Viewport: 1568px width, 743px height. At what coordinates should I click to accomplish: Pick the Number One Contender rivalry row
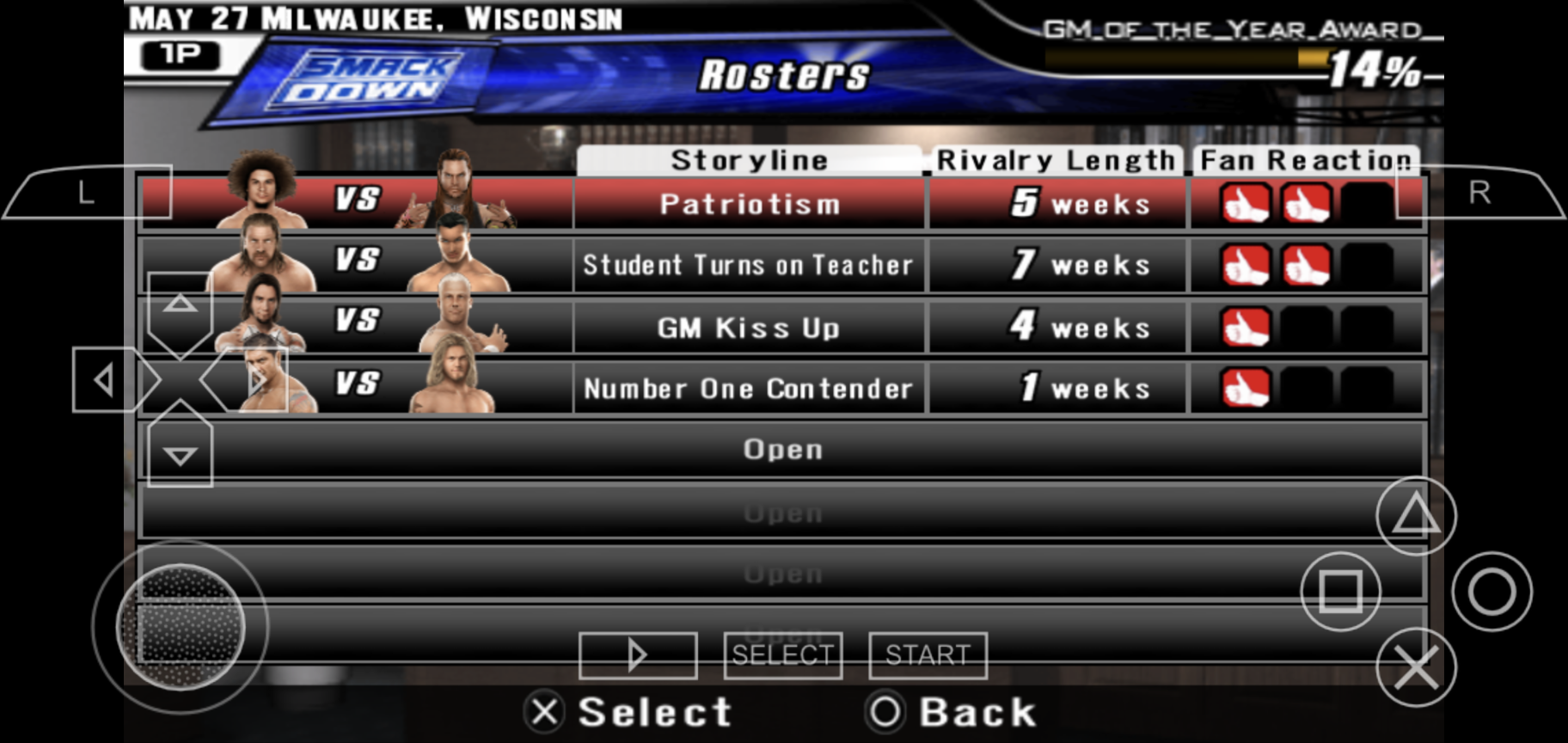pos(749,389)
